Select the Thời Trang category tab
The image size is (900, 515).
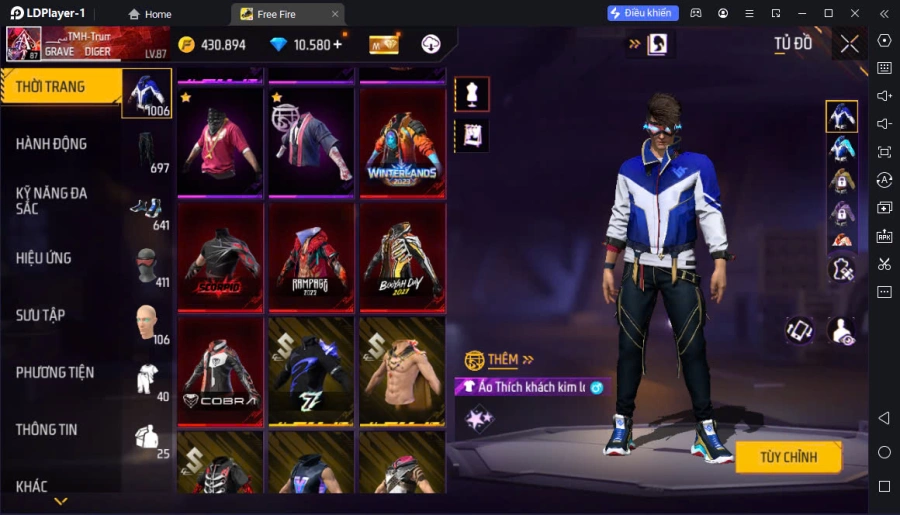pyautogui.click(x=62, y=87)
